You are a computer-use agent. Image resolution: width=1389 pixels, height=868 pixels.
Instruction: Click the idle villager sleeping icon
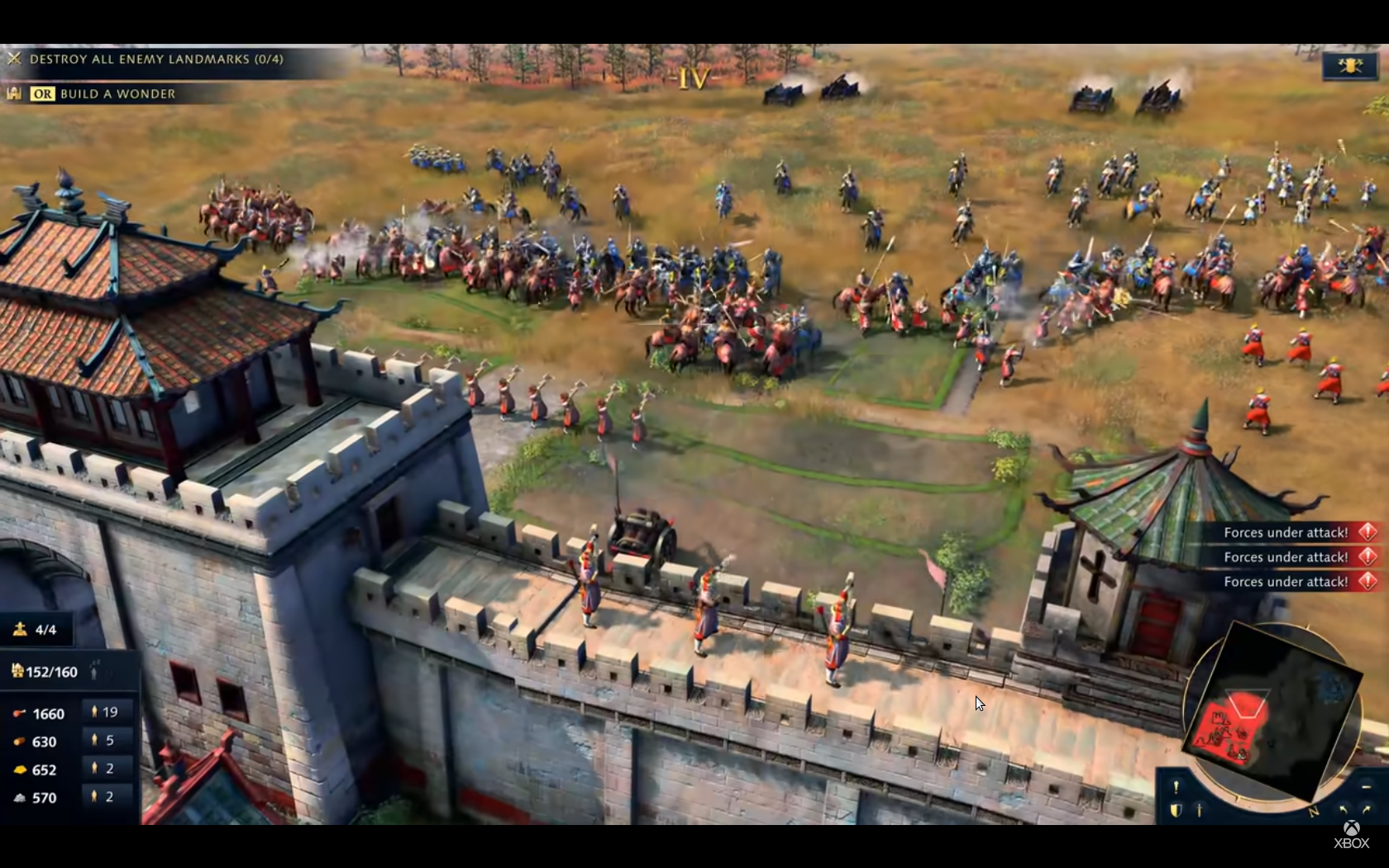[95, 670]
